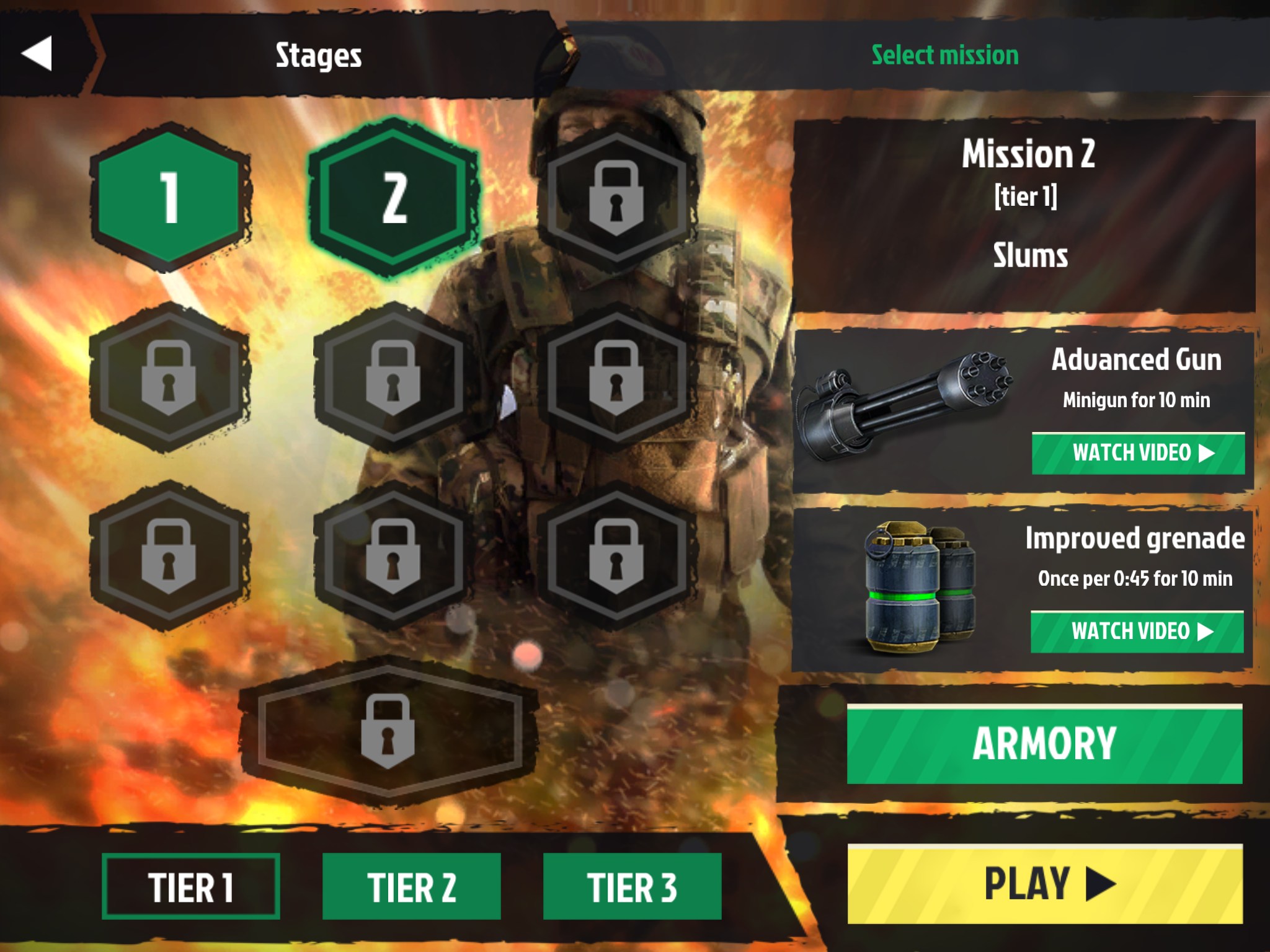Go back using the white arrow
The height and width of the screenshot is (952, 1270).
click(37, 53)
